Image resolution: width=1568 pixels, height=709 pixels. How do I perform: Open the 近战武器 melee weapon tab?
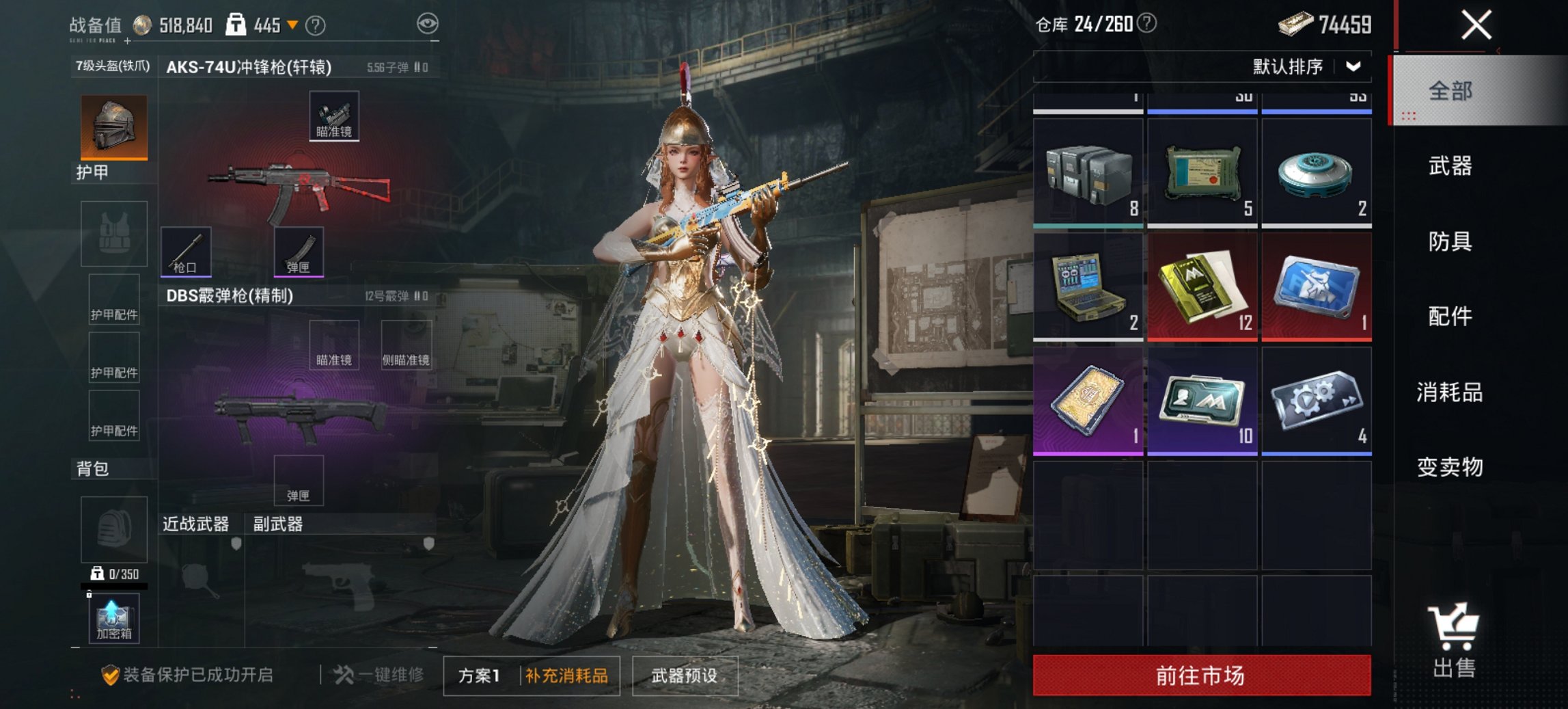[198, 524]
